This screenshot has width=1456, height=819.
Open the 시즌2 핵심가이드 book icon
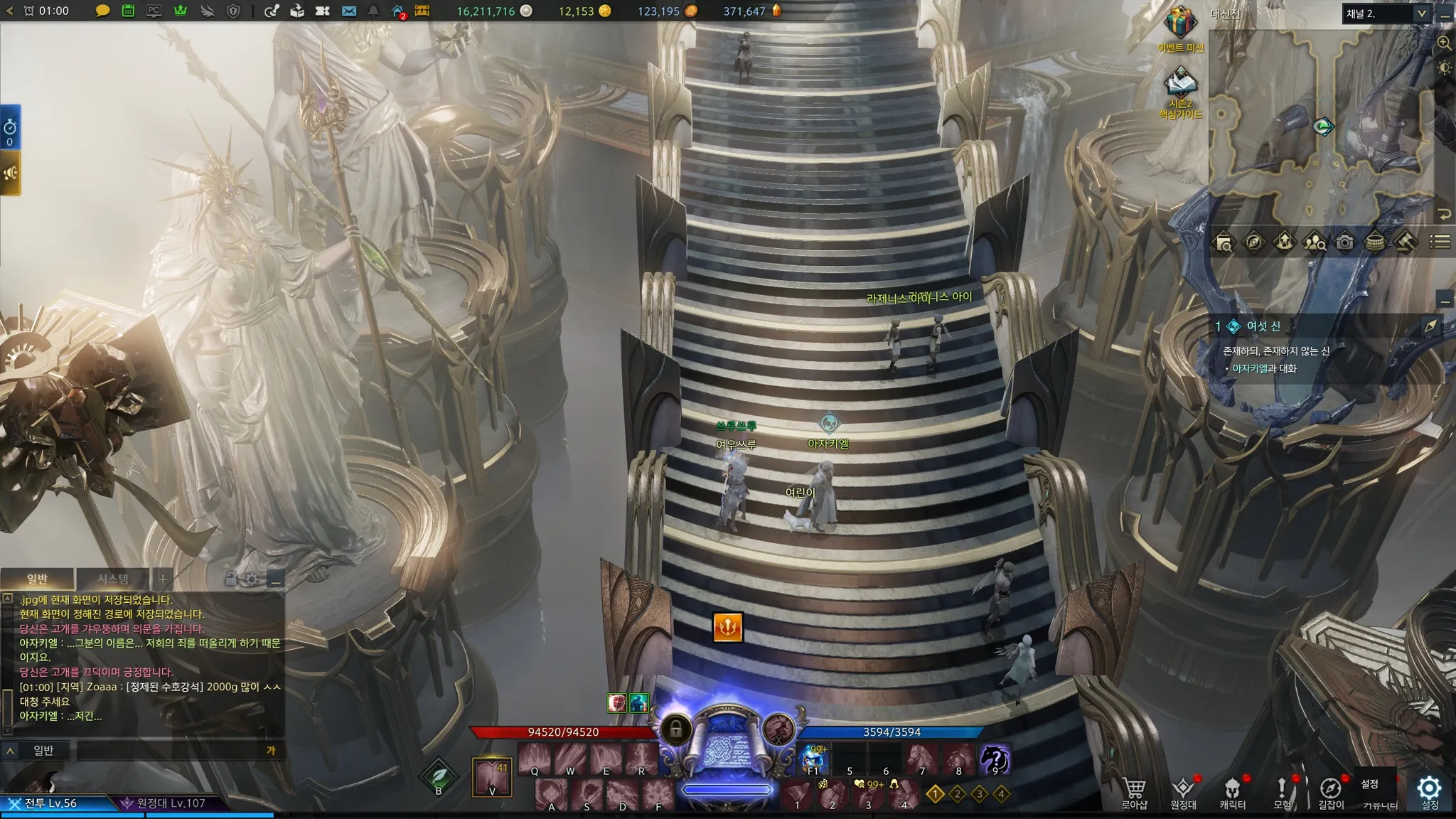coord(1180,85)
